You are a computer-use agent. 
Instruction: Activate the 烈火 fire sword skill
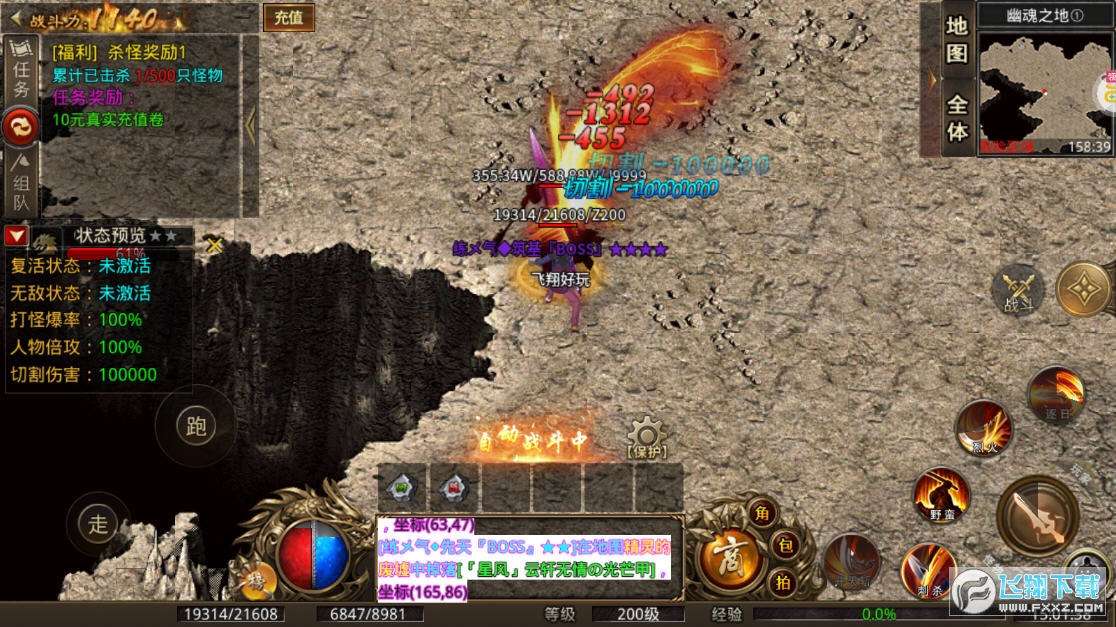click(x=984, y=428)
